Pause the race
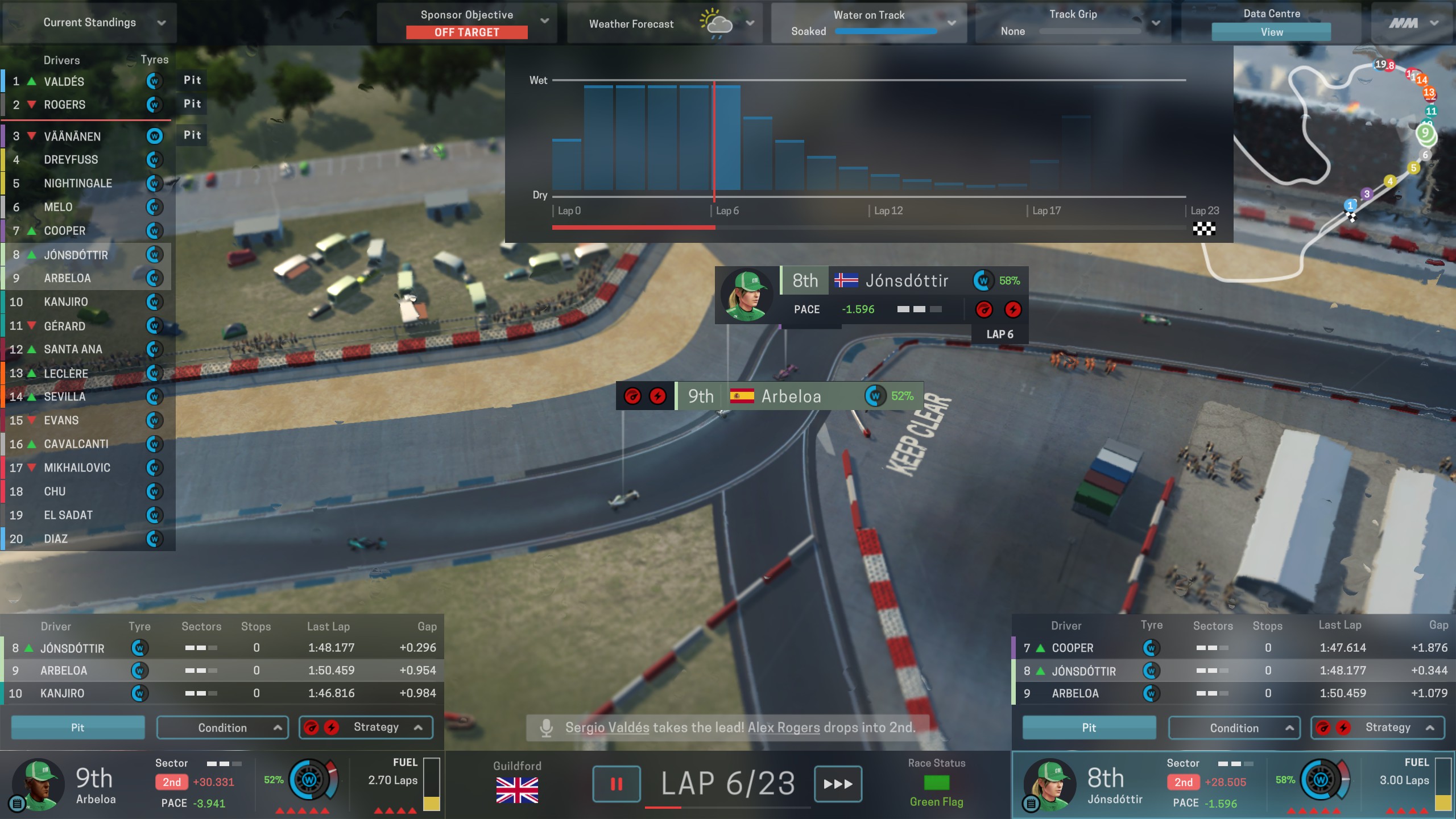This screenshot has width=1456, height=819. point(616,784)
